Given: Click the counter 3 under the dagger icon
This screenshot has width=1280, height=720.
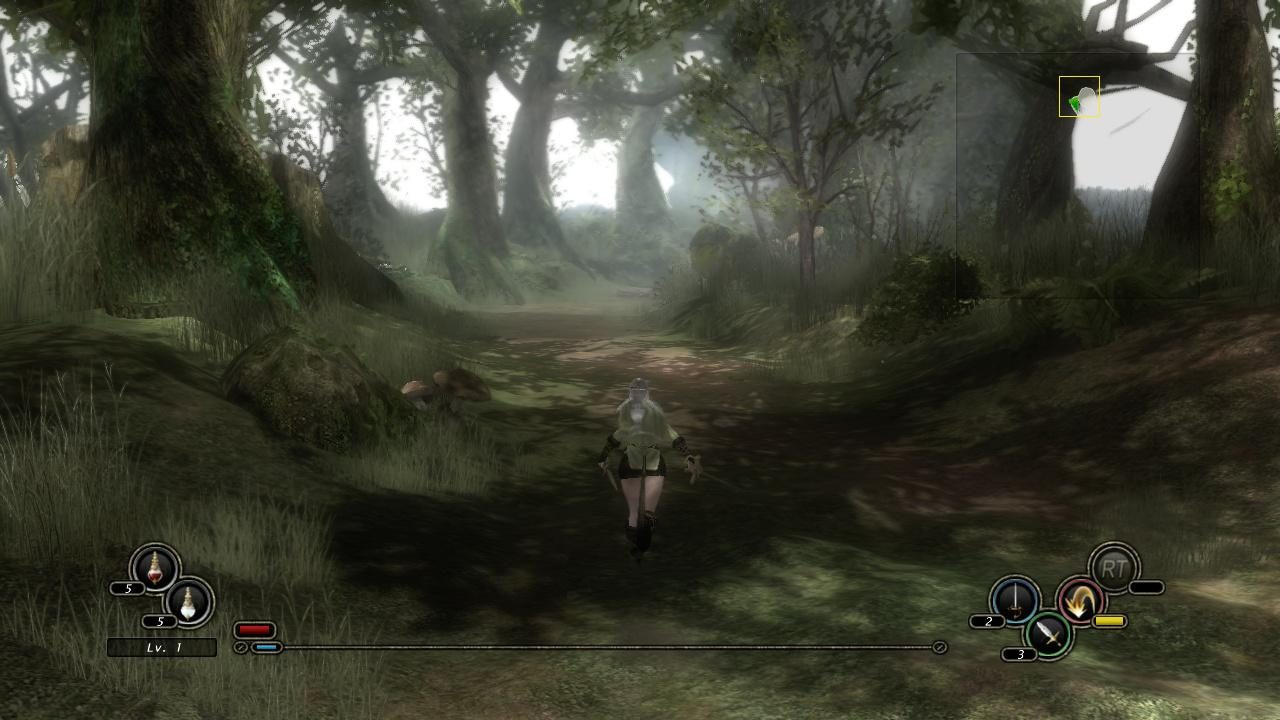Looking at the screenshot, I should (1020, 655).
